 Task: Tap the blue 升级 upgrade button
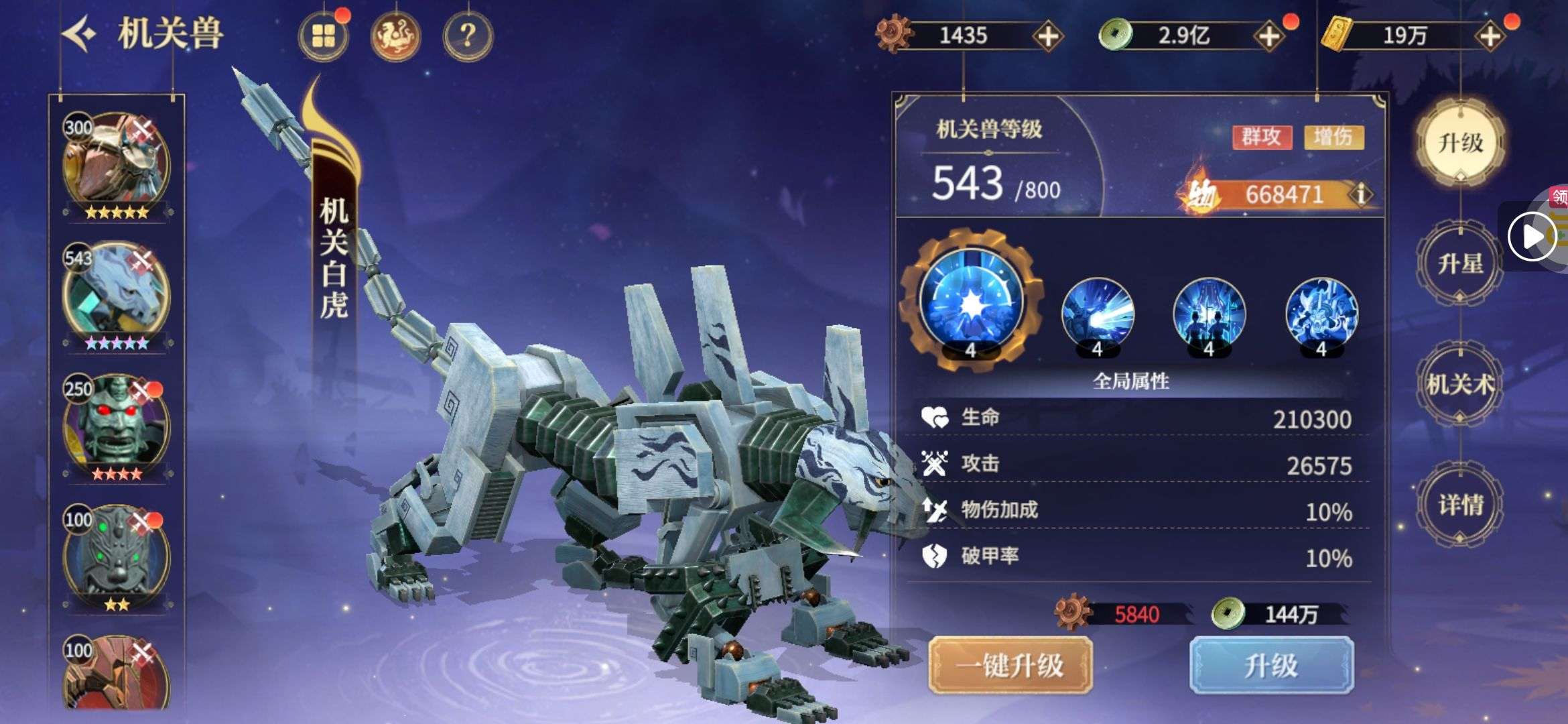coord(1271,665)
